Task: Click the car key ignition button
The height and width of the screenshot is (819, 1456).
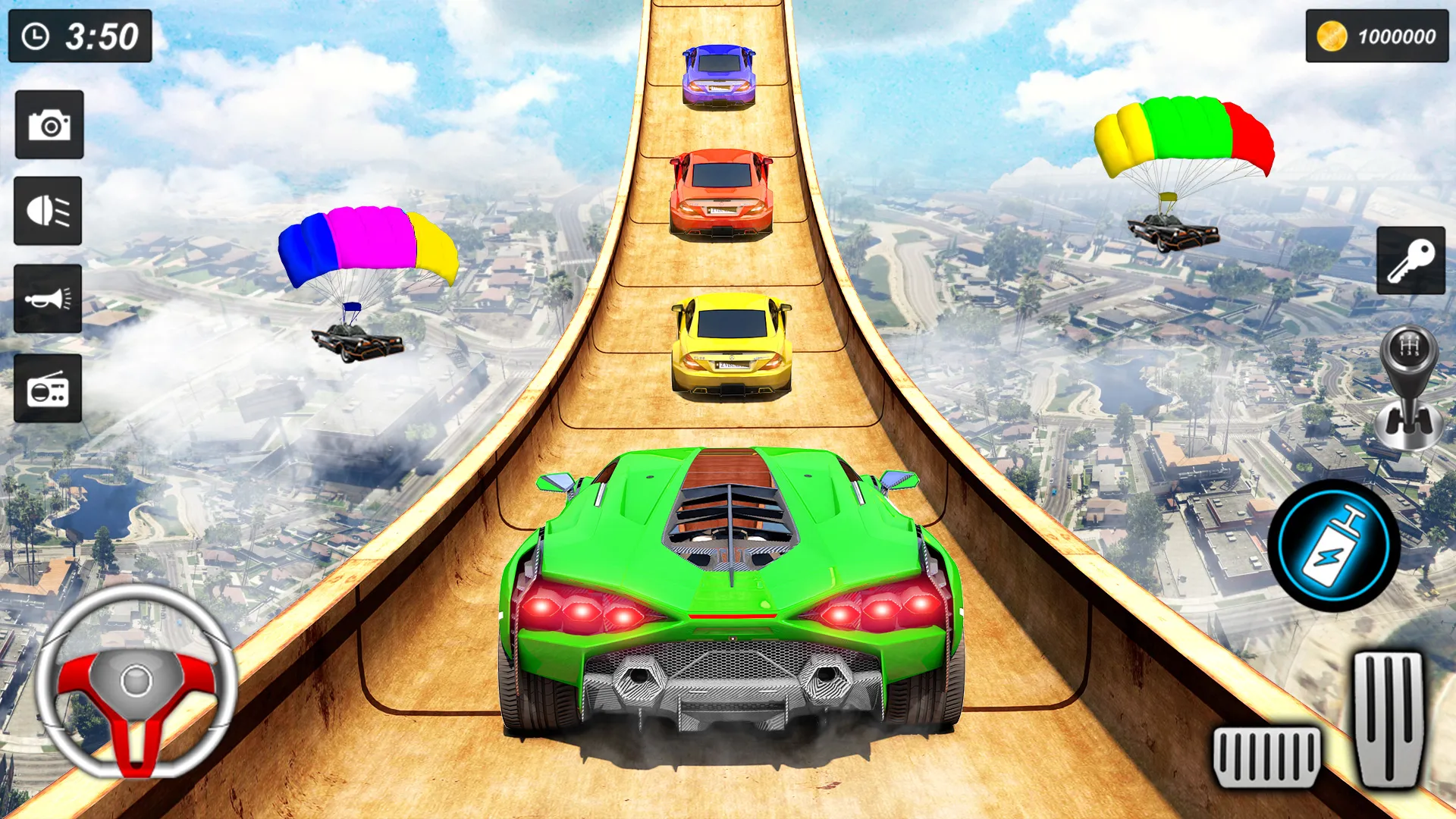Action: (x=1410, y=260)
